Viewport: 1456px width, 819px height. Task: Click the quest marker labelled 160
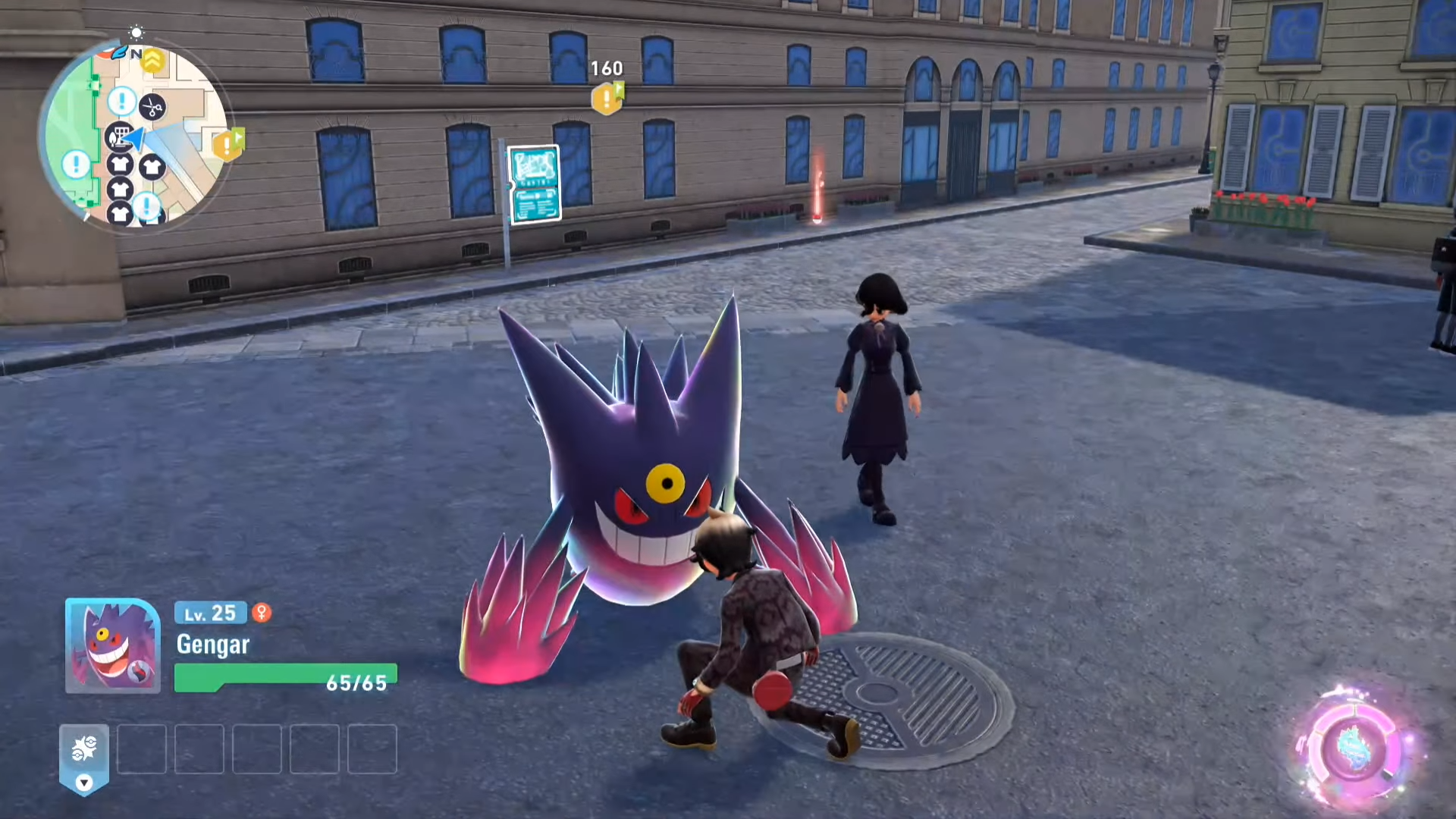pyautogui.click(x=607, y=98)
